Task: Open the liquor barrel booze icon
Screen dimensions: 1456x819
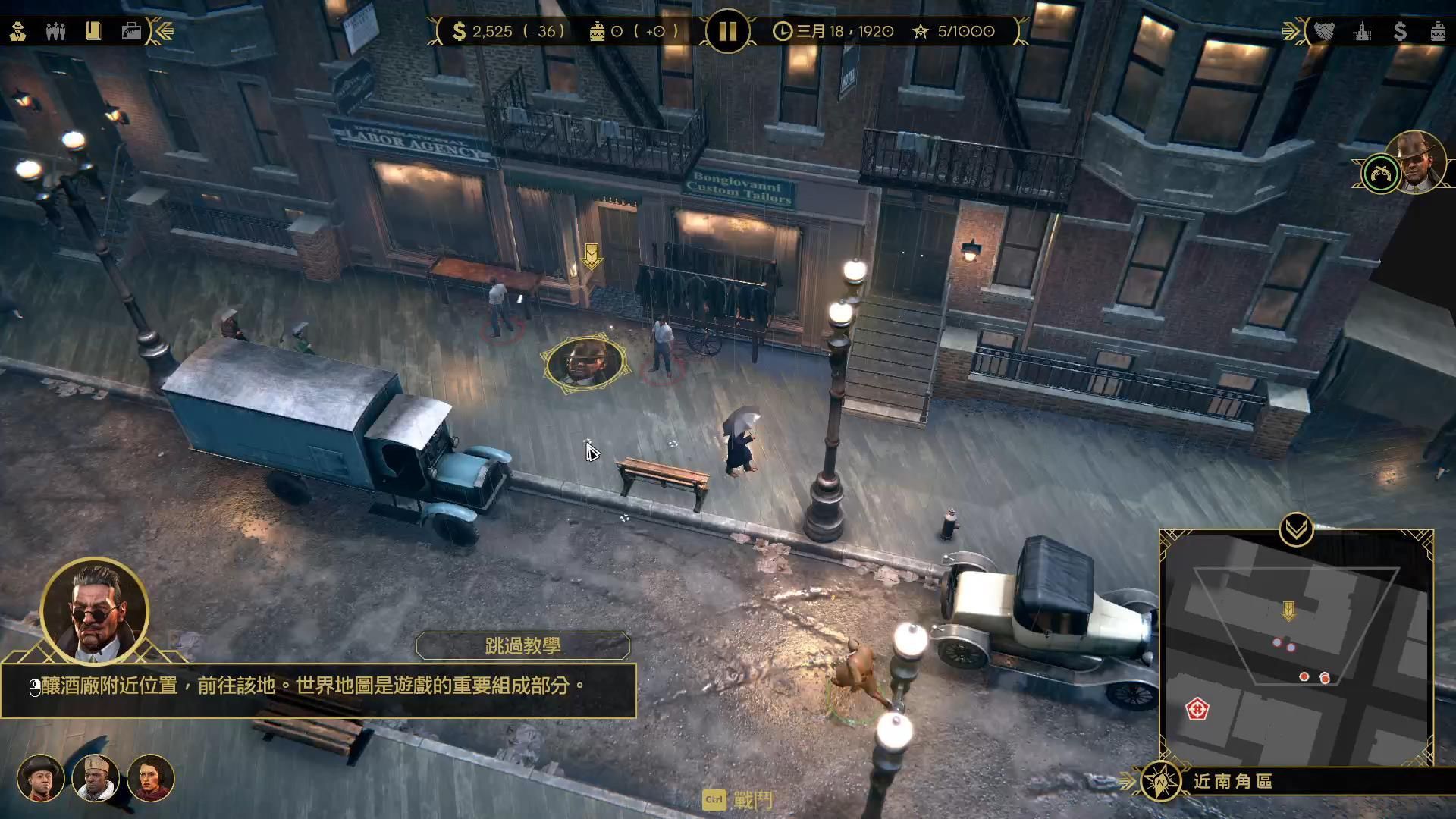Action: (x=1438, y=32)
